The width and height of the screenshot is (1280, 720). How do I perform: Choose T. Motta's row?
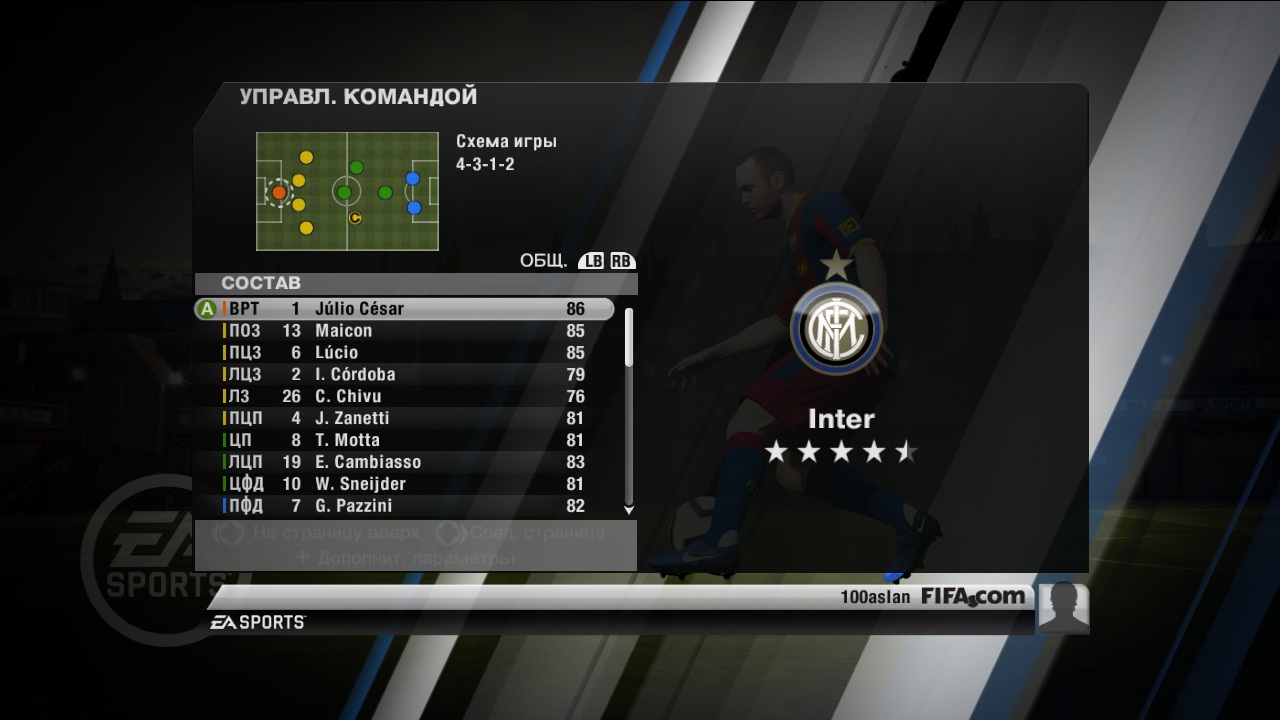click(404, 441)
